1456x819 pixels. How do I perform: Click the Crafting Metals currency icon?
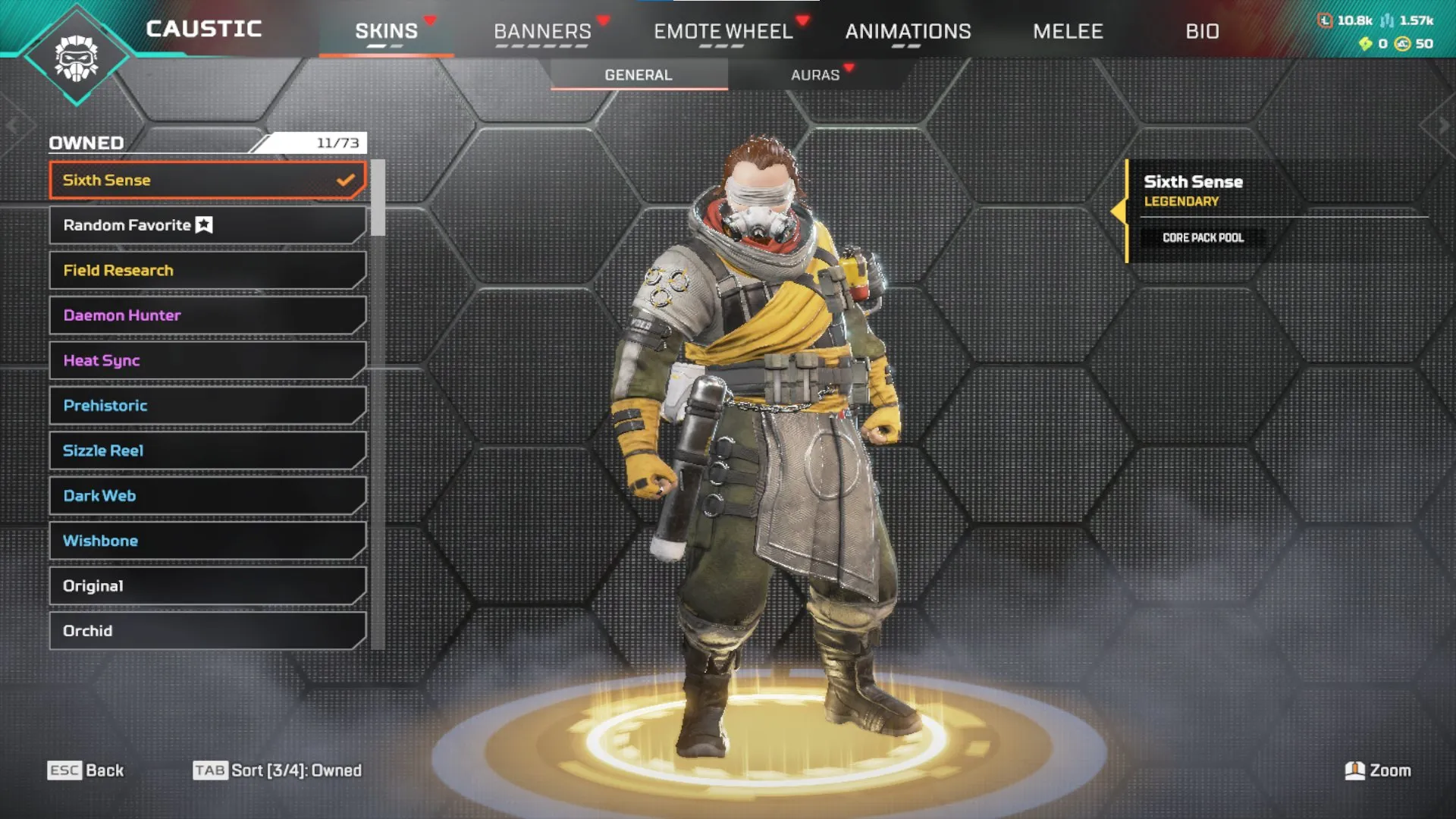pyautogui.click(x=1386, y=21)
